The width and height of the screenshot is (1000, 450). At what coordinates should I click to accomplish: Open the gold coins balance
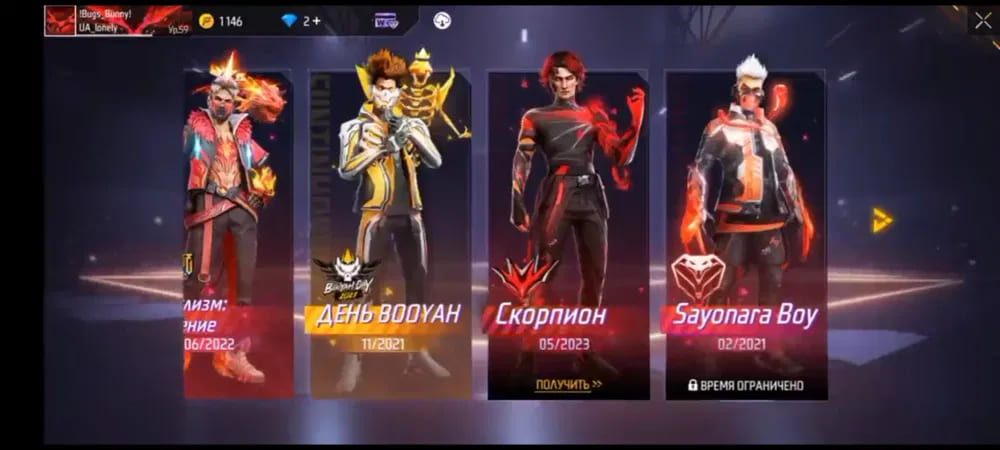221,21
